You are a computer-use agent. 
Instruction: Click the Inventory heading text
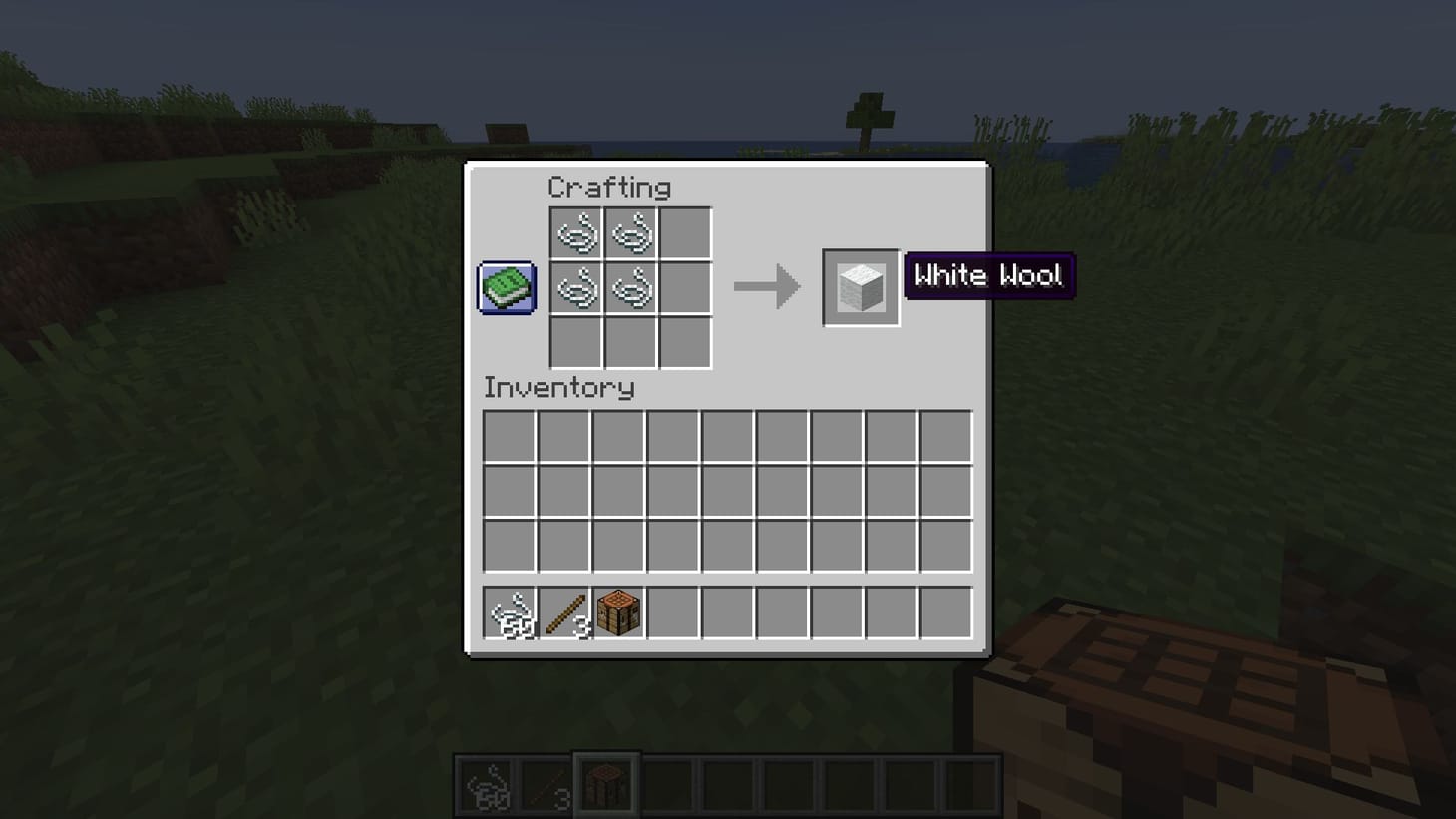(x=558, y=389)
